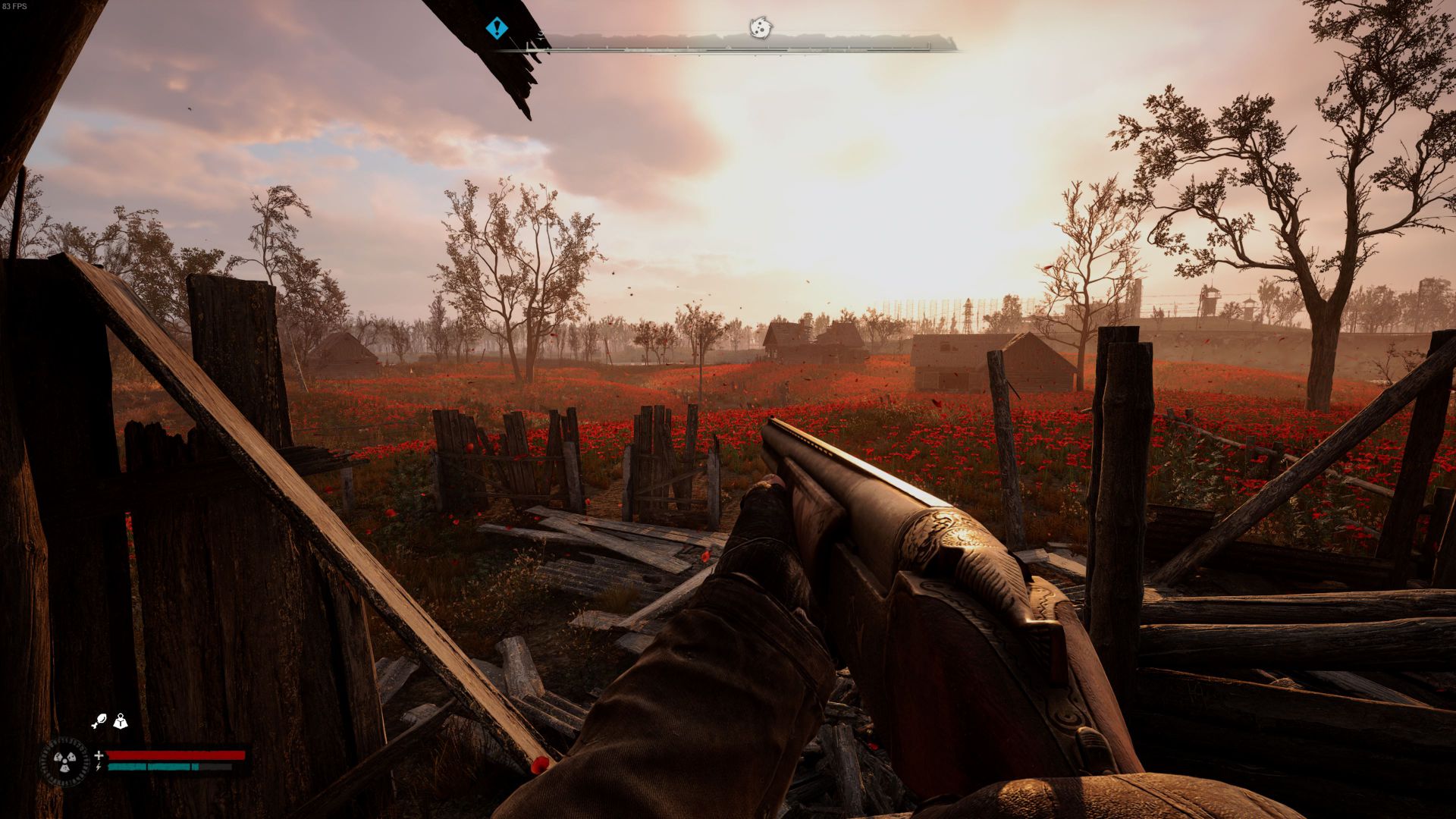Select the blue exclamation quest marker
Screen dimensions: 1456x819
tap(497, 29)
